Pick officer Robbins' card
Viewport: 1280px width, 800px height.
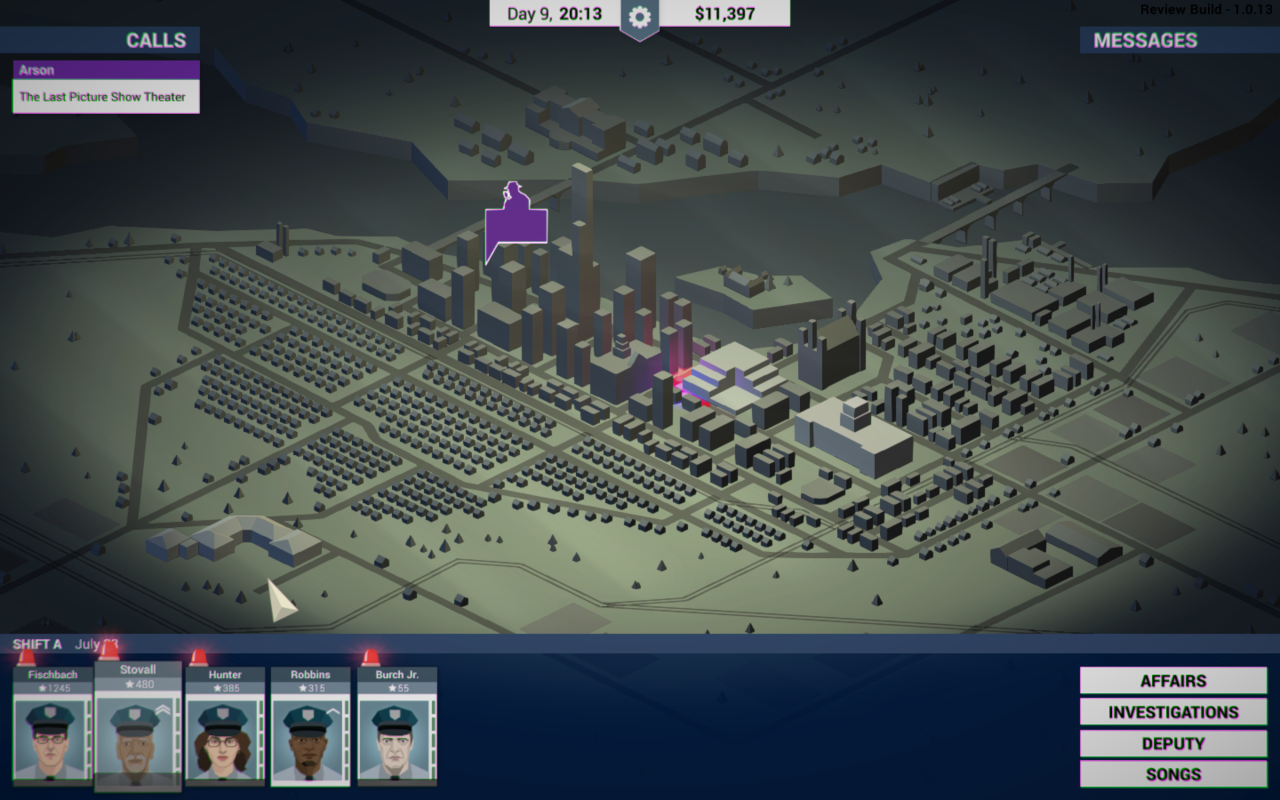coord(311,728)
